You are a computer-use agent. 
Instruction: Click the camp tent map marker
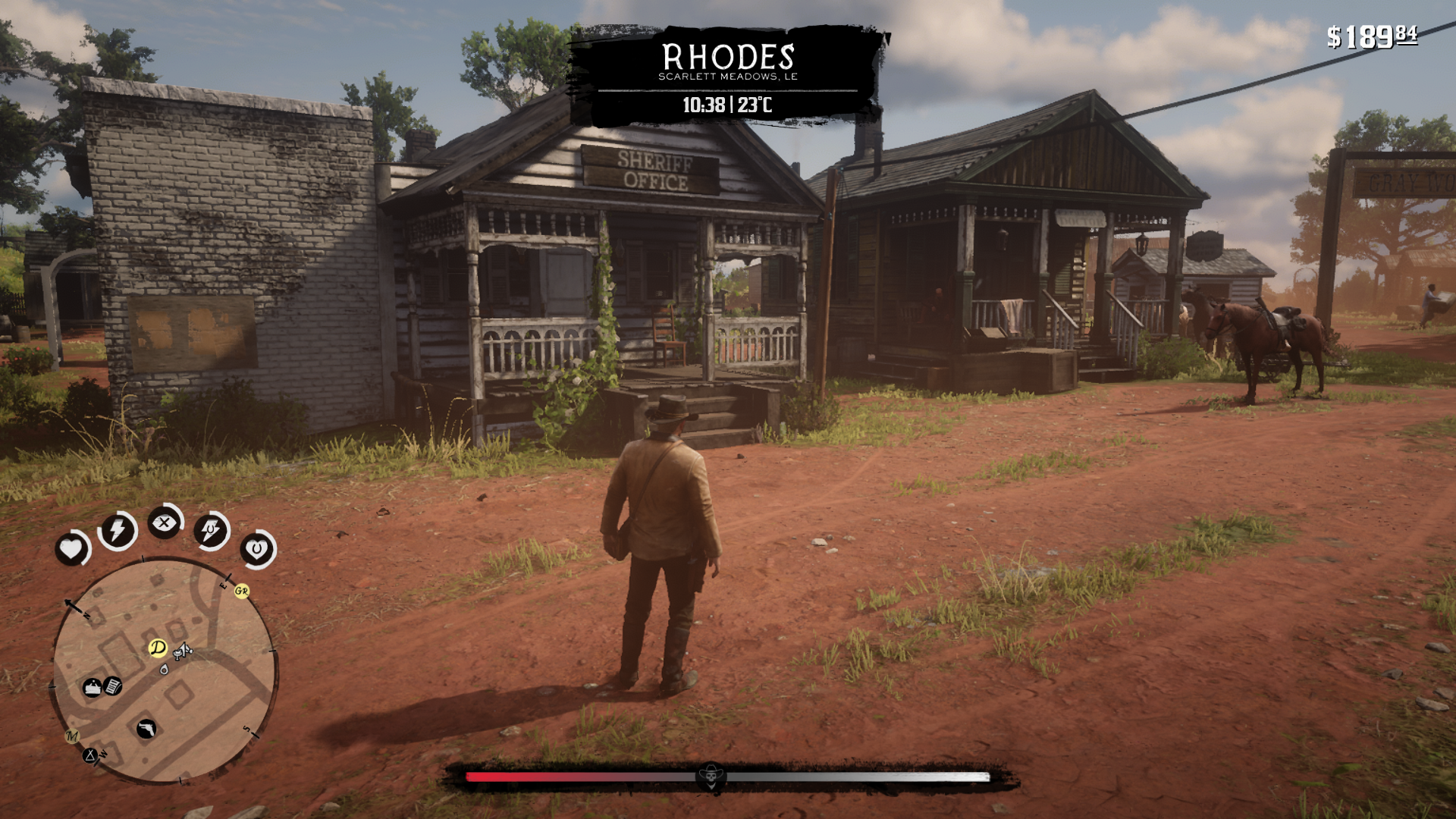tap(91, 755)
